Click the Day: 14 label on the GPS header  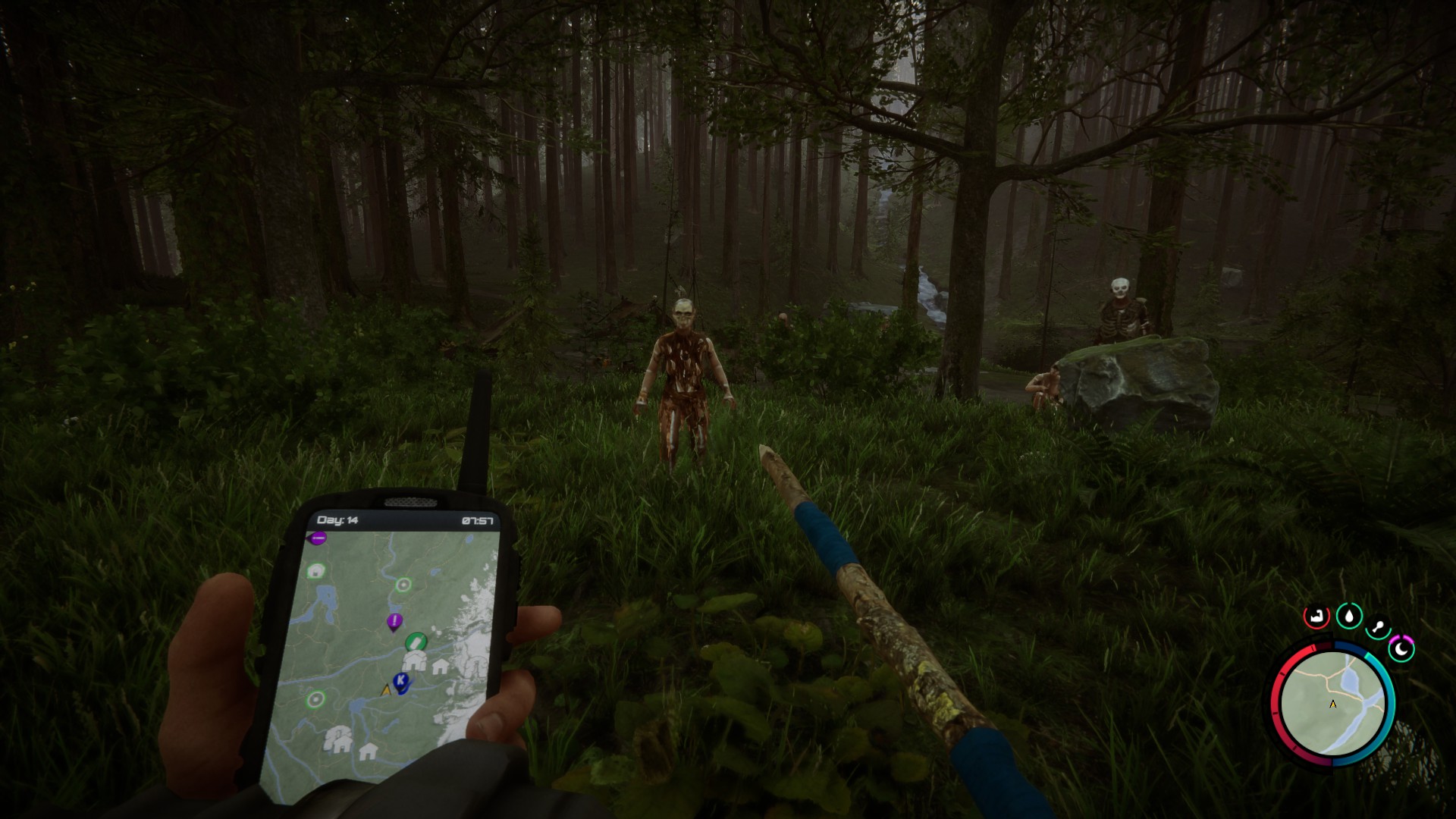point(338,520)
